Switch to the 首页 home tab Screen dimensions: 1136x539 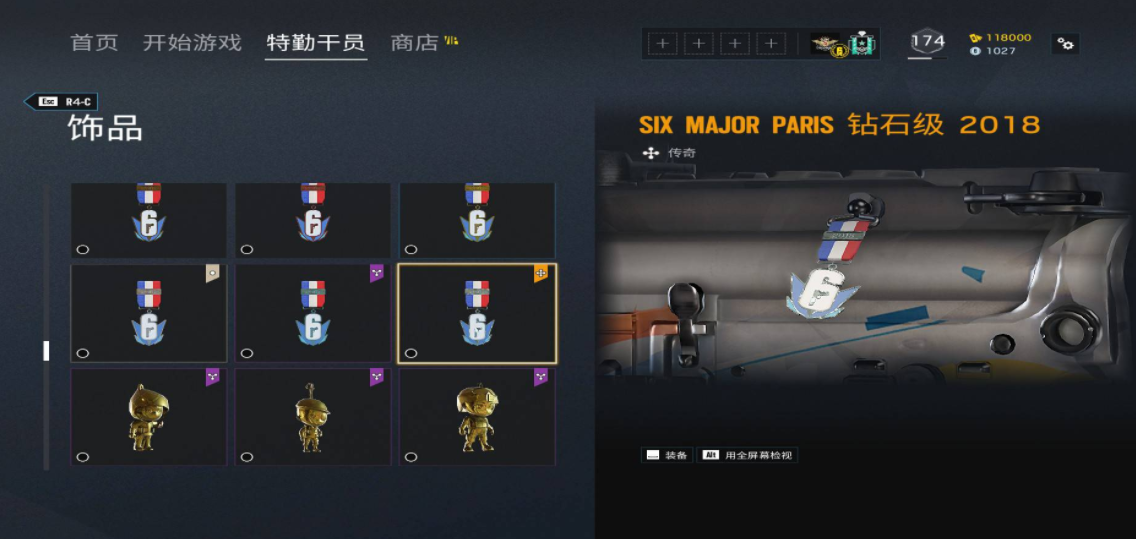[94, 43]
